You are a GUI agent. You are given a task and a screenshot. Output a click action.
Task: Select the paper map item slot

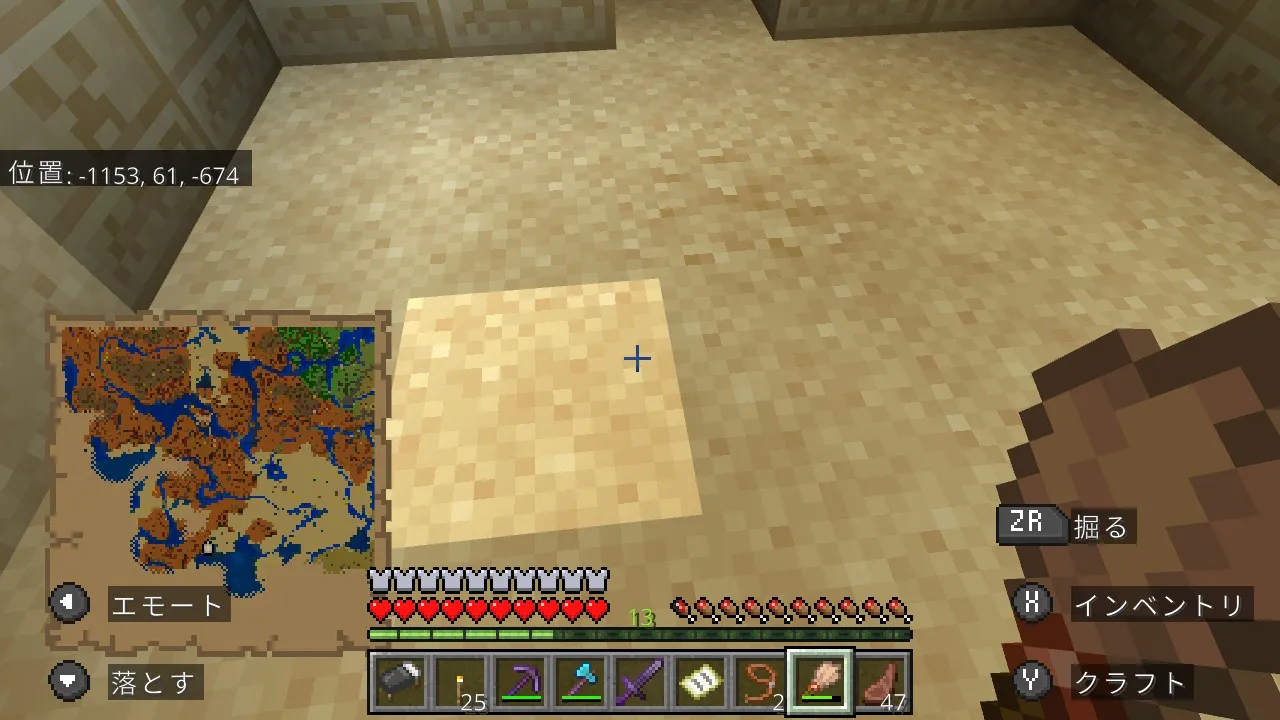(x=700, y=682)
